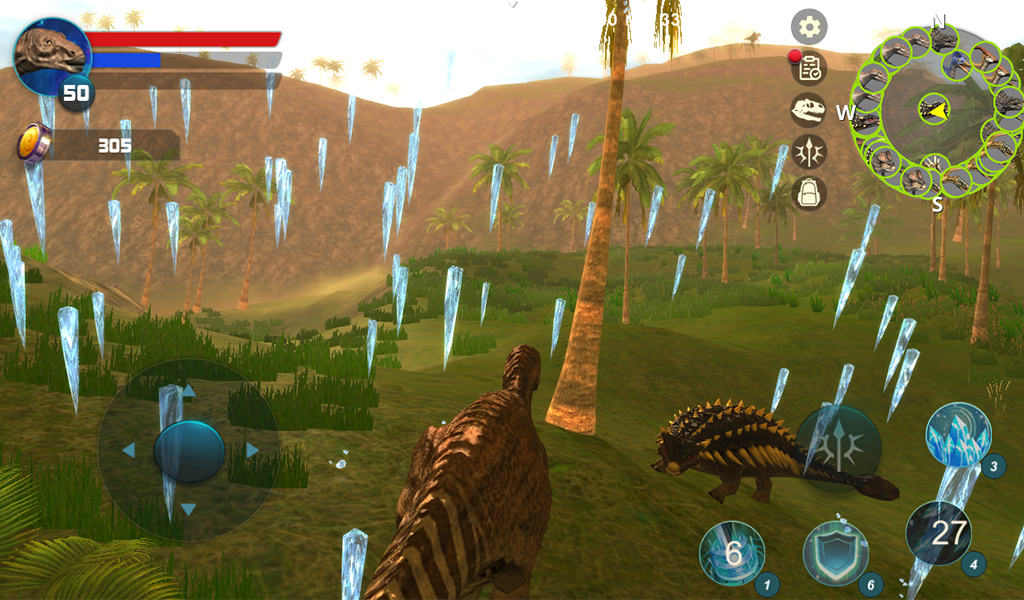Tap the virtual movement joystick knob

(x=189, y=451)
